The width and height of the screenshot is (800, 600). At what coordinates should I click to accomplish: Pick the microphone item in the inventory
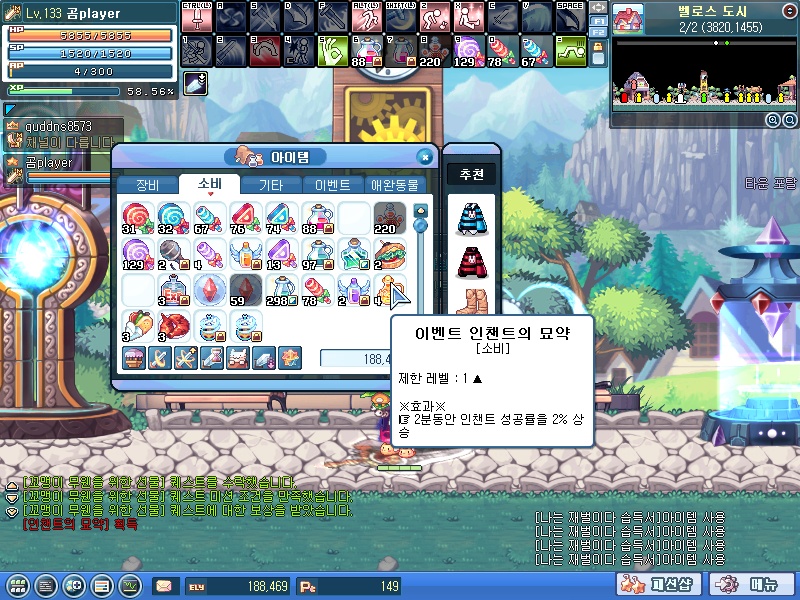(171, 254)
